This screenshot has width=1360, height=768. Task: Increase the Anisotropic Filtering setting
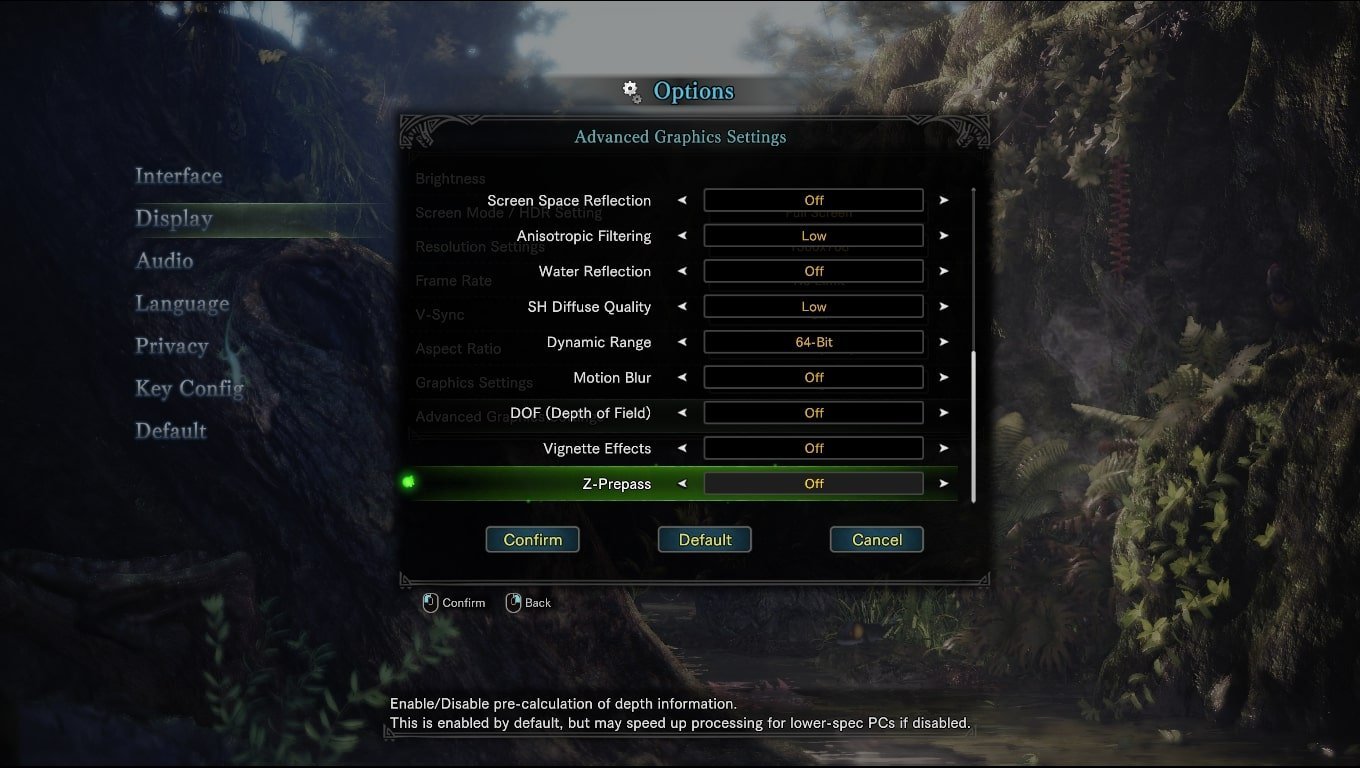point(943,236)
